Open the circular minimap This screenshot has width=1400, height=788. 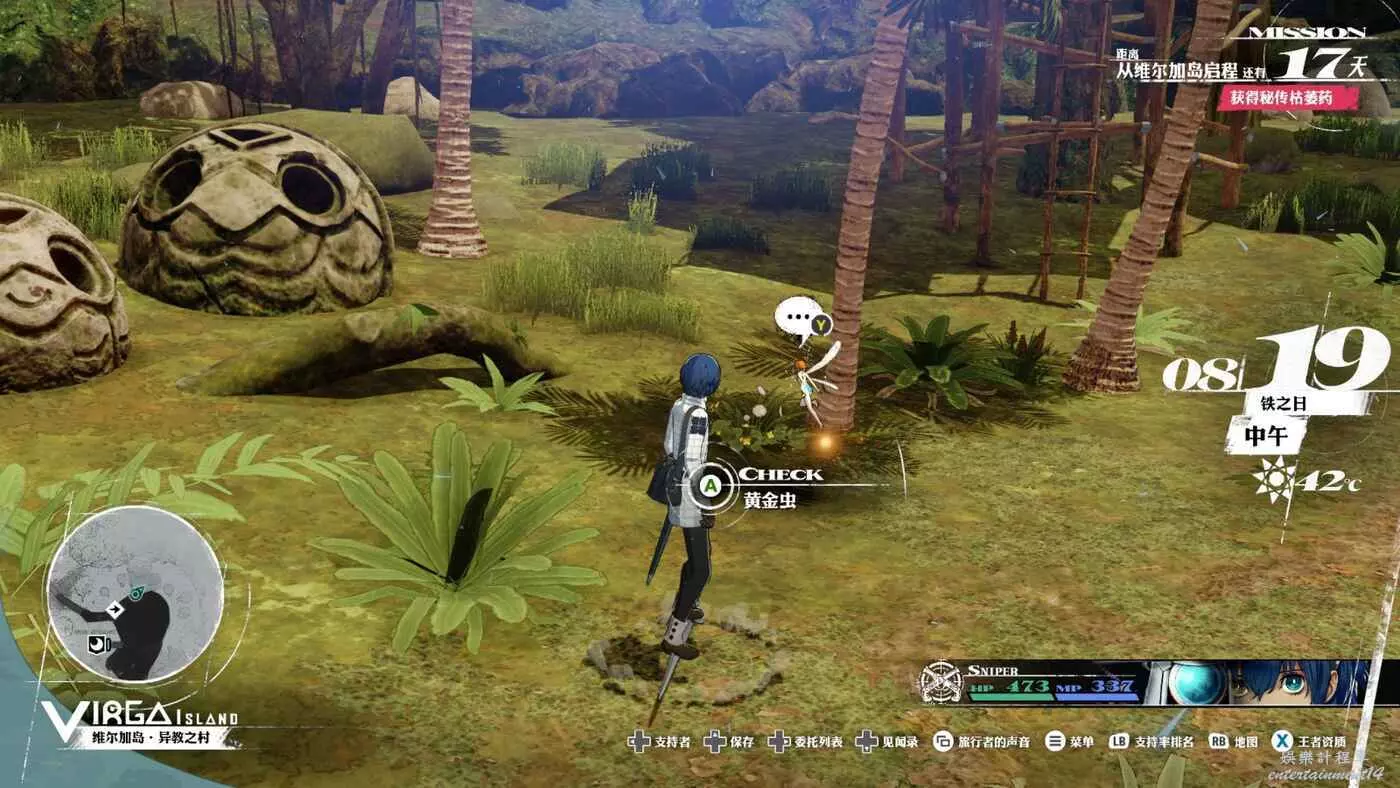[134, 595]
